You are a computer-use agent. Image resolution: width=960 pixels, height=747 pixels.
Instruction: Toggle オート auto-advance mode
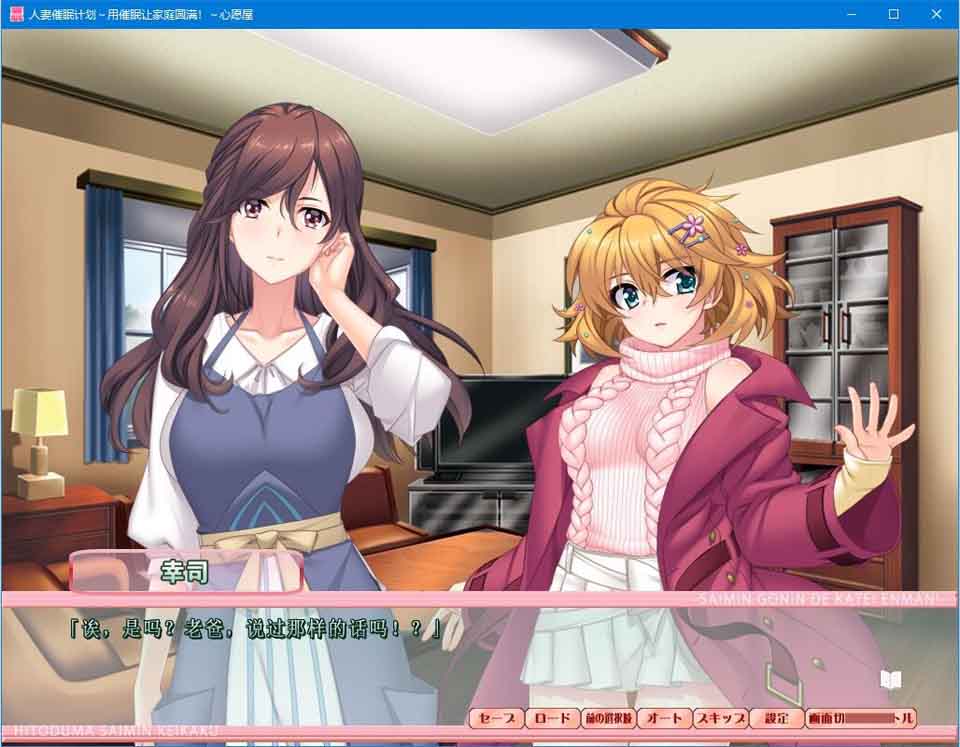pyautogui.click(x=665, y=718)
